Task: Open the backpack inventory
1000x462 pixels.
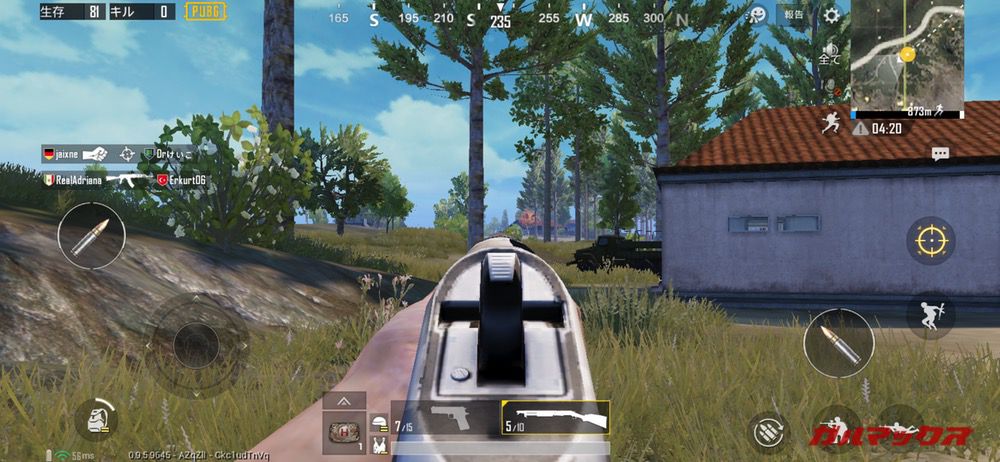Action: [97, 419]
